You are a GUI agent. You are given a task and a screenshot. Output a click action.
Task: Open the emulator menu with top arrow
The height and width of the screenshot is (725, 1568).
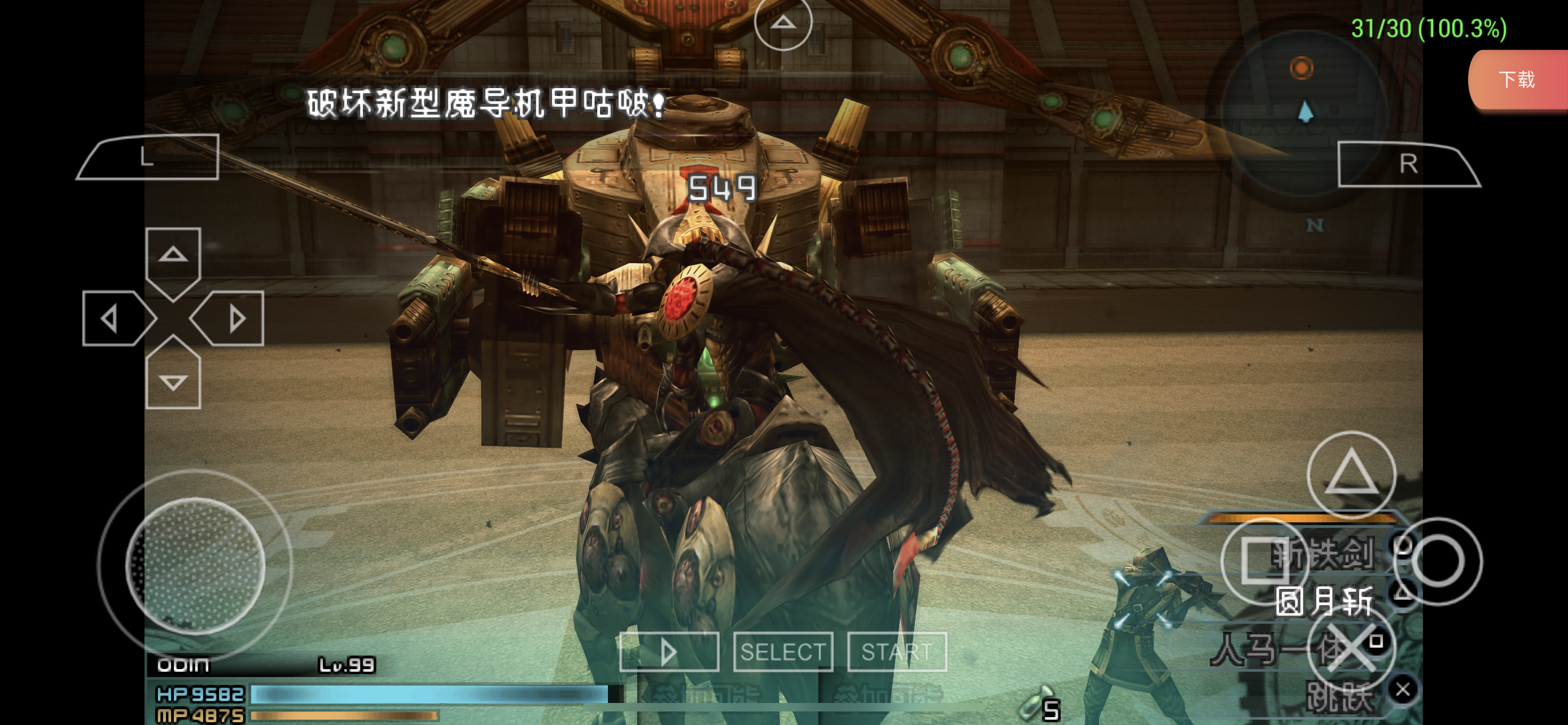[x=783, y=23]
